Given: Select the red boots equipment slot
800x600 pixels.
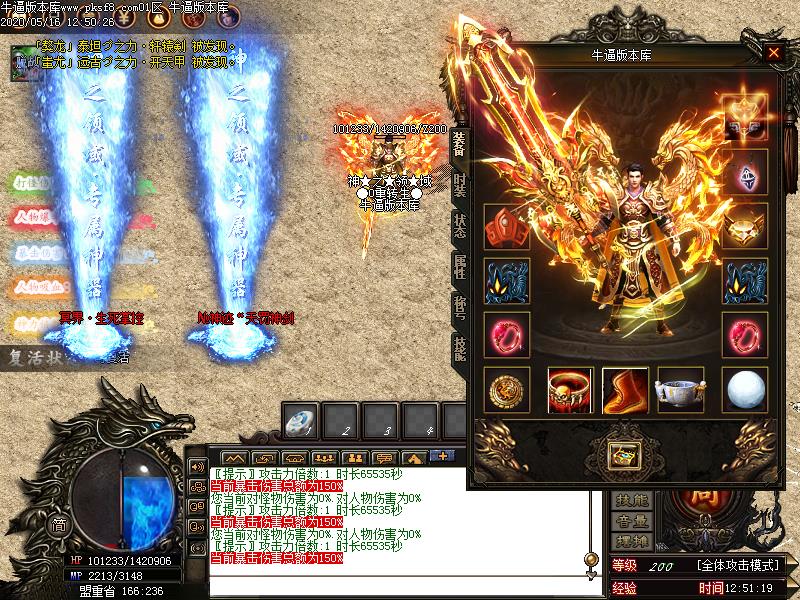Looking at the screenshot, I should 625,390.
